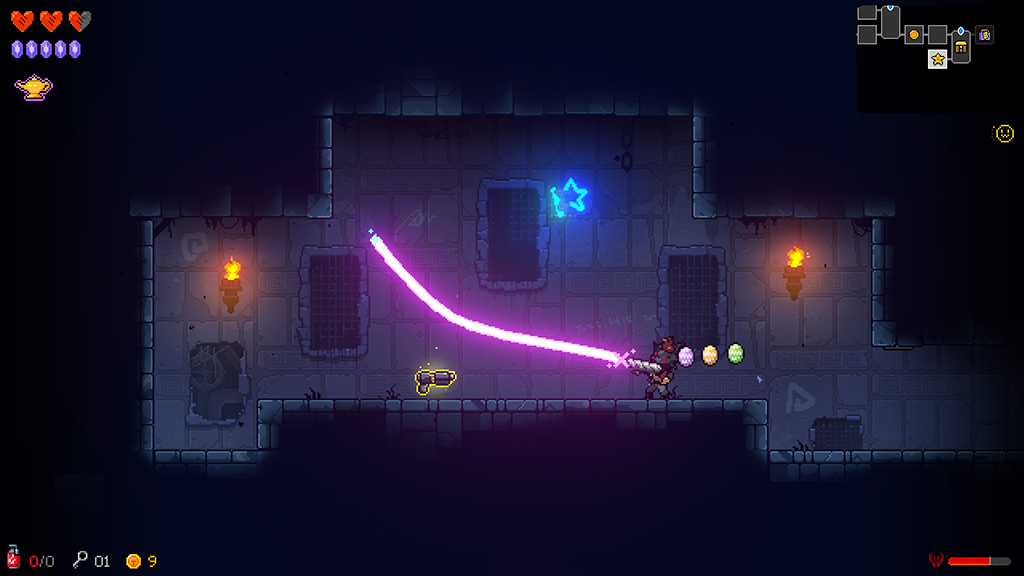Select the golden magic lamp item icon
This screenshot has width=1024, height=576.
click(33, 88)
